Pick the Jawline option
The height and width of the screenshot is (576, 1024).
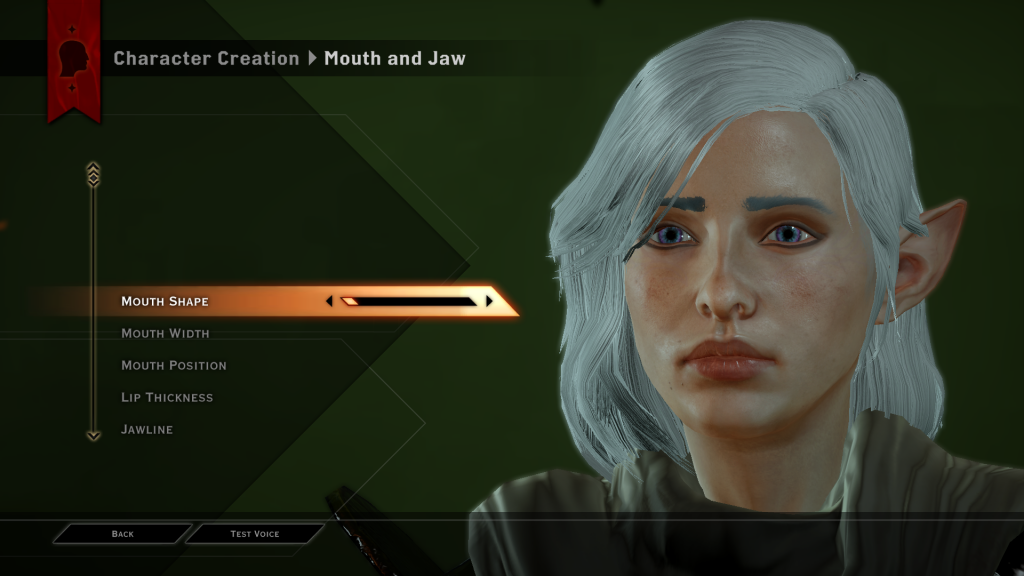click(x=147, y=429)
